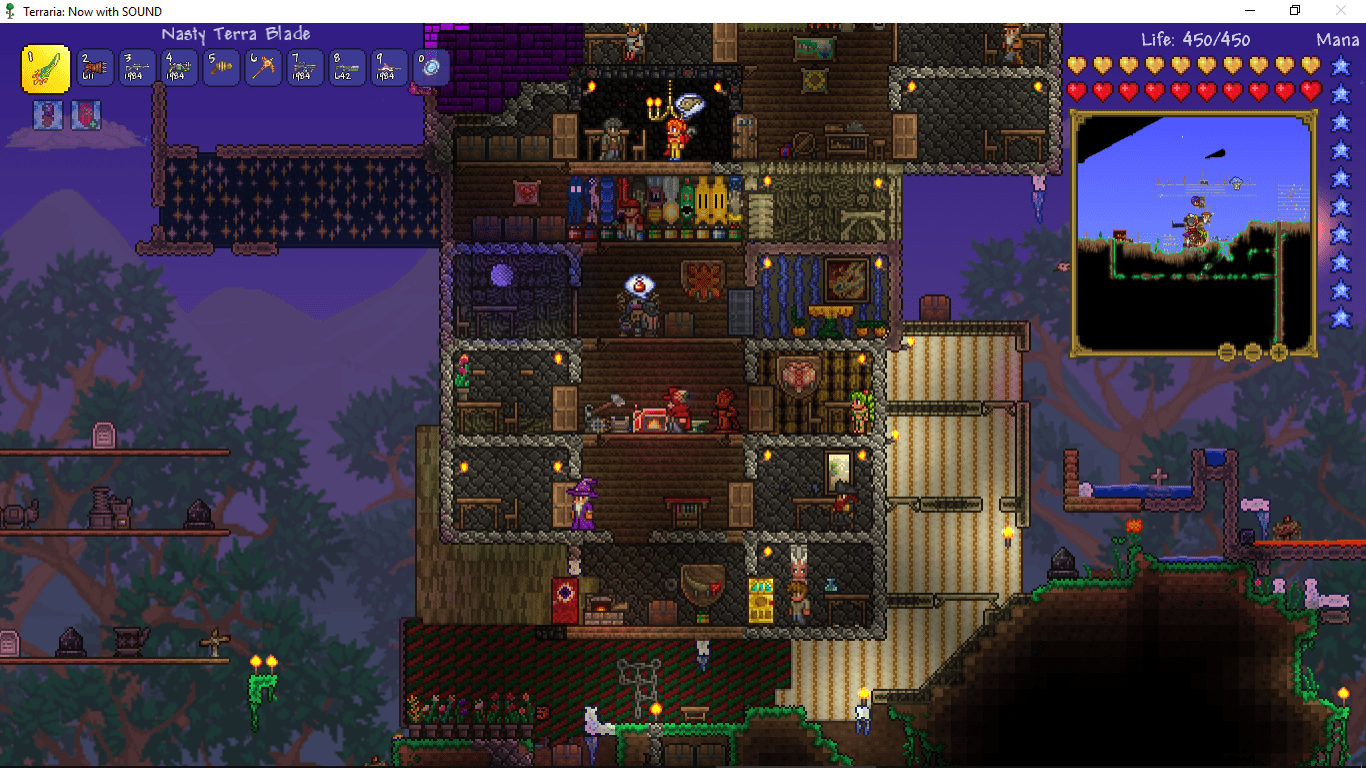Click the Terraria icon in the title bar
Image resolution: width=1366 pixels, height=768 pixels.
click(x=10, y=10)
